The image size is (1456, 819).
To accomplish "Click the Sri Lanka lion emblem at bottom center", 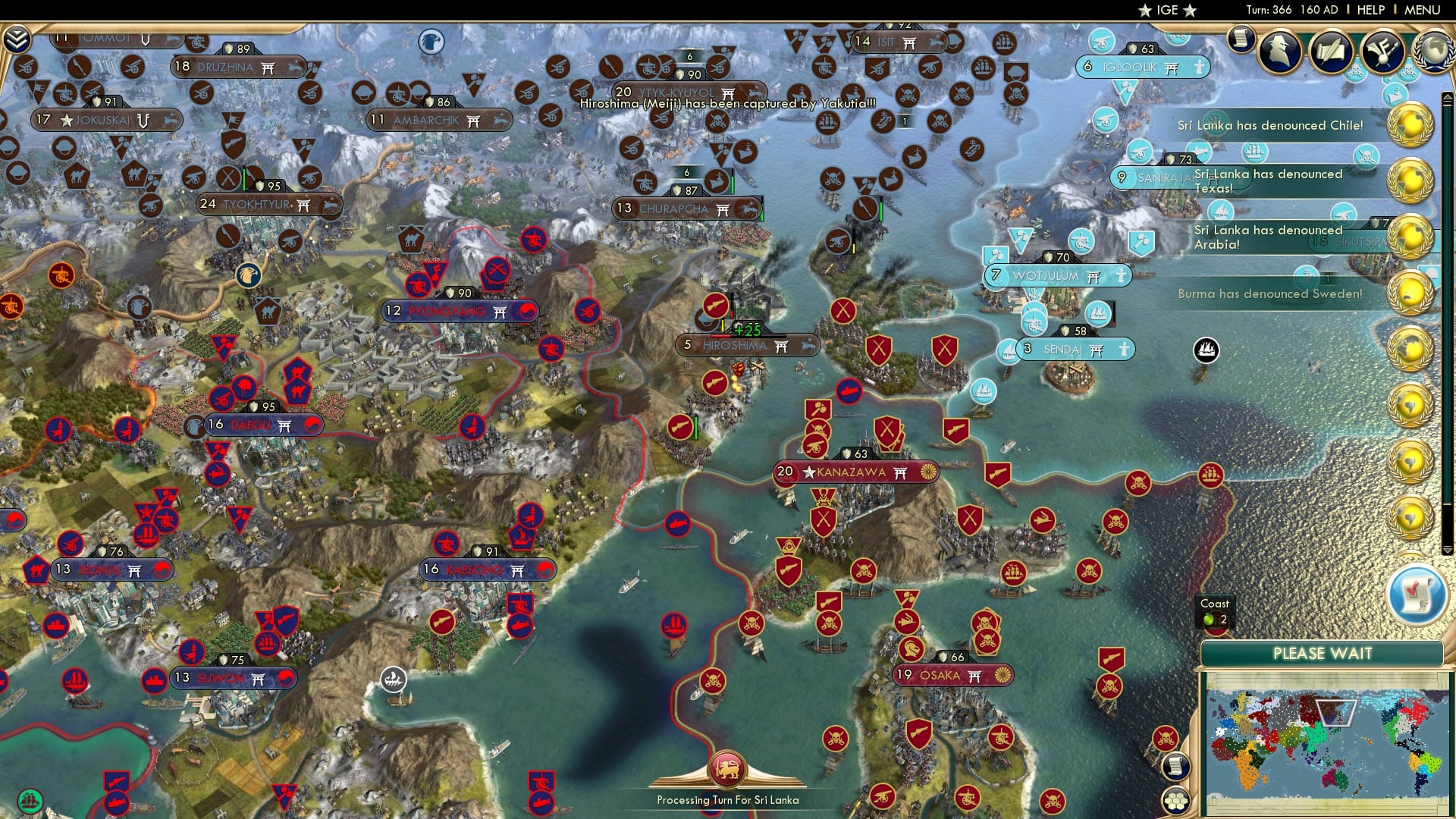I will (x=728, y=767).
